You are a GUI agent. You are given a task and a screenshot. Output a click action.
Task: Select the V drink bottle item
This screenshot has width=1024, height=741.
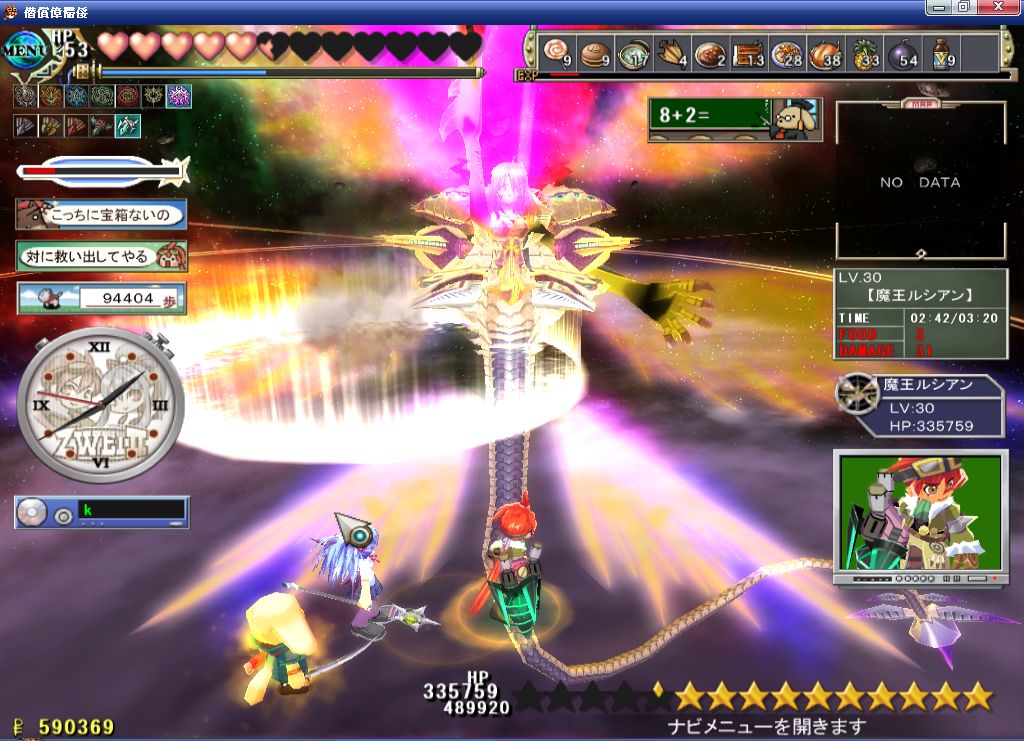click(943, 53)
